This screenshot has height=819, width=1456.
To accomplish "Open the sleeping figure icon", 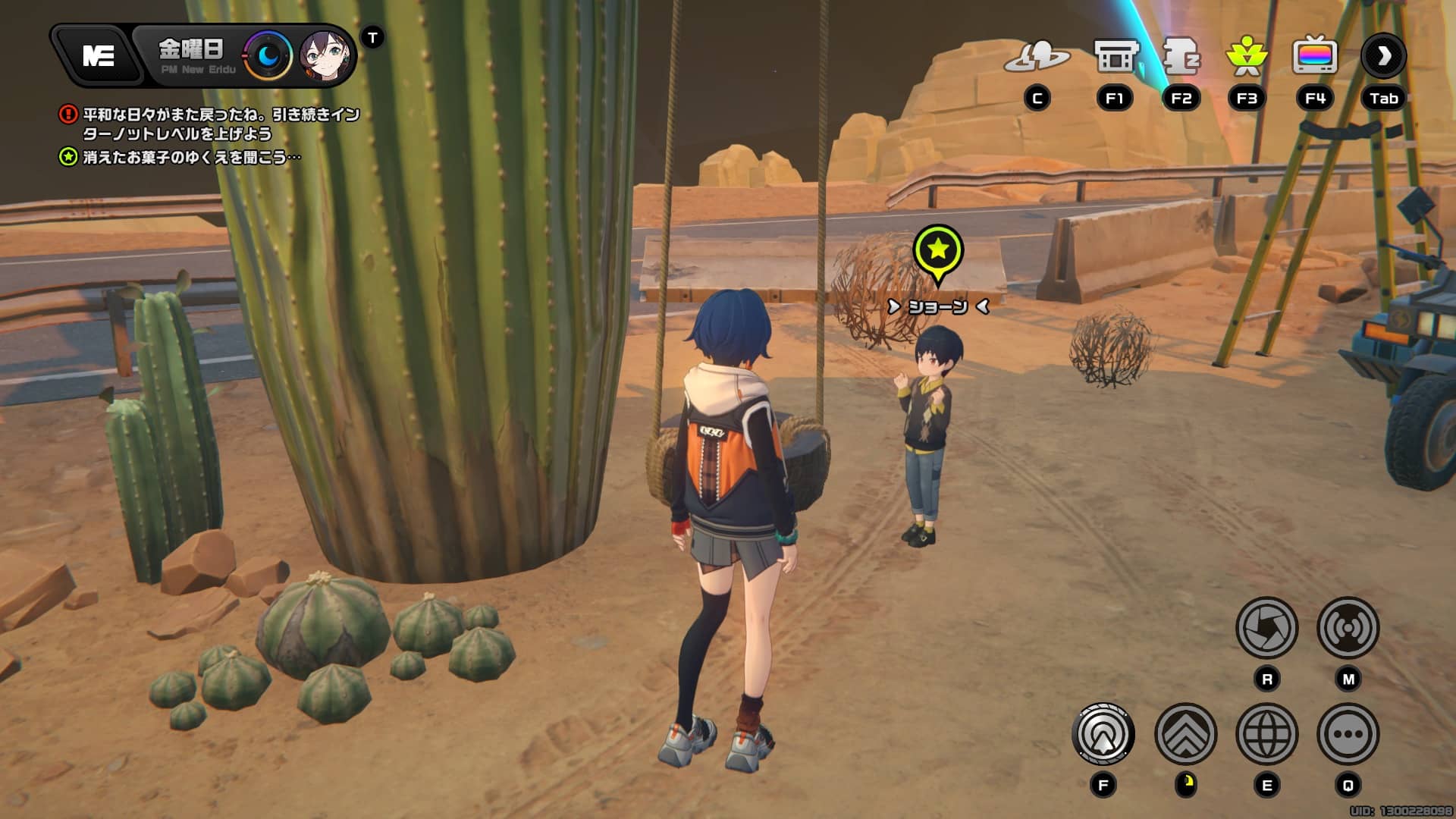I will pyautogui.click(x=1181, y=57).
